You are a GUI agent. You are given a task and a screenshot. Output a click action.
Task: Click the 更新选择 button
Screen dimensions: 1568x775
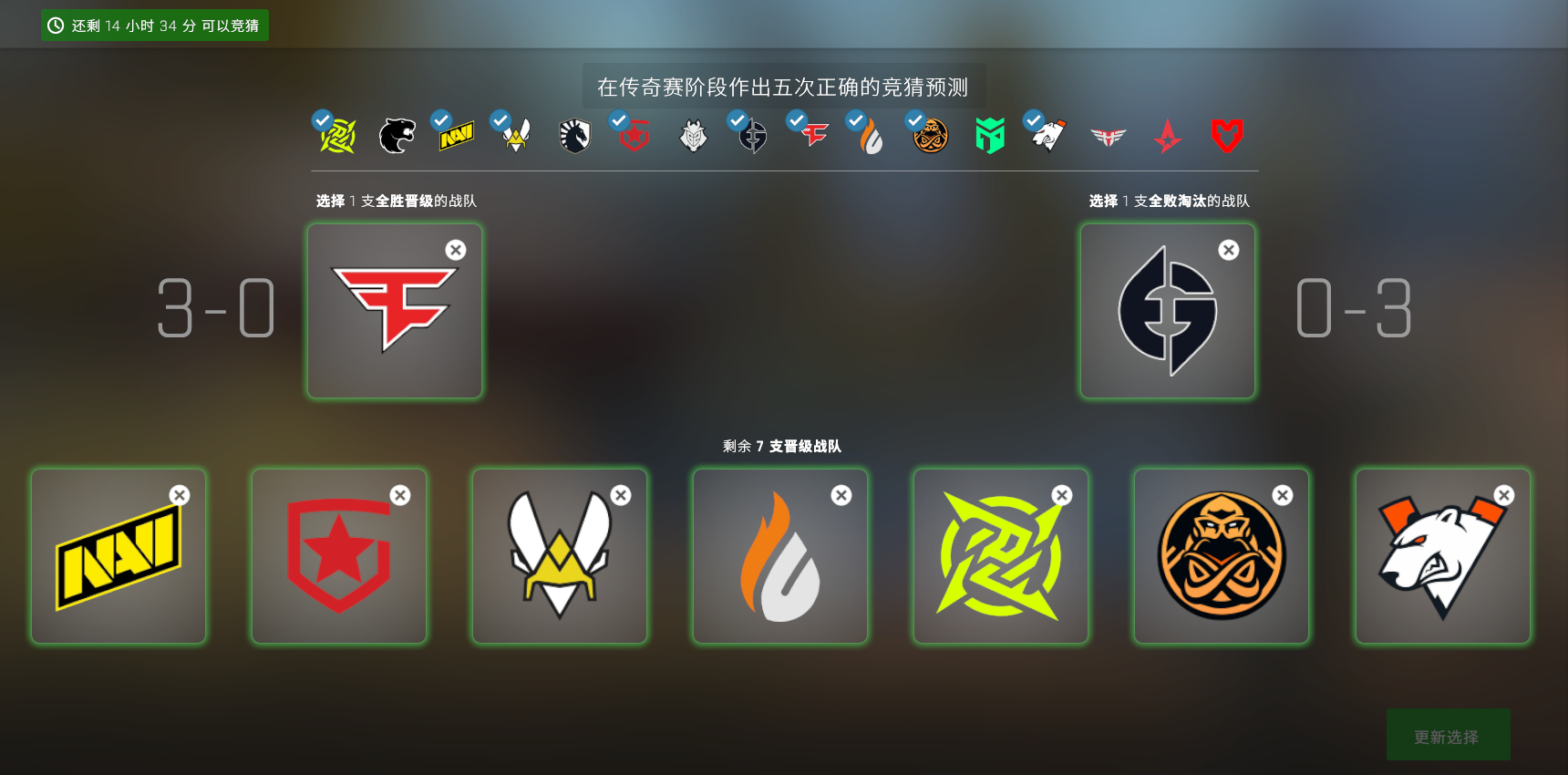pyautogui.click(x=1449, y=735)
